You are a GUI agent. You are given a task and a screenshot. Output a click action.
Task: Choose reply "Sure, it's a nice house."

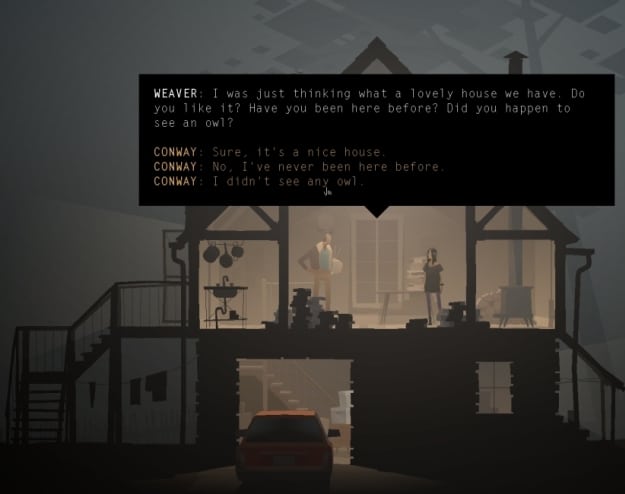point(298,152)
